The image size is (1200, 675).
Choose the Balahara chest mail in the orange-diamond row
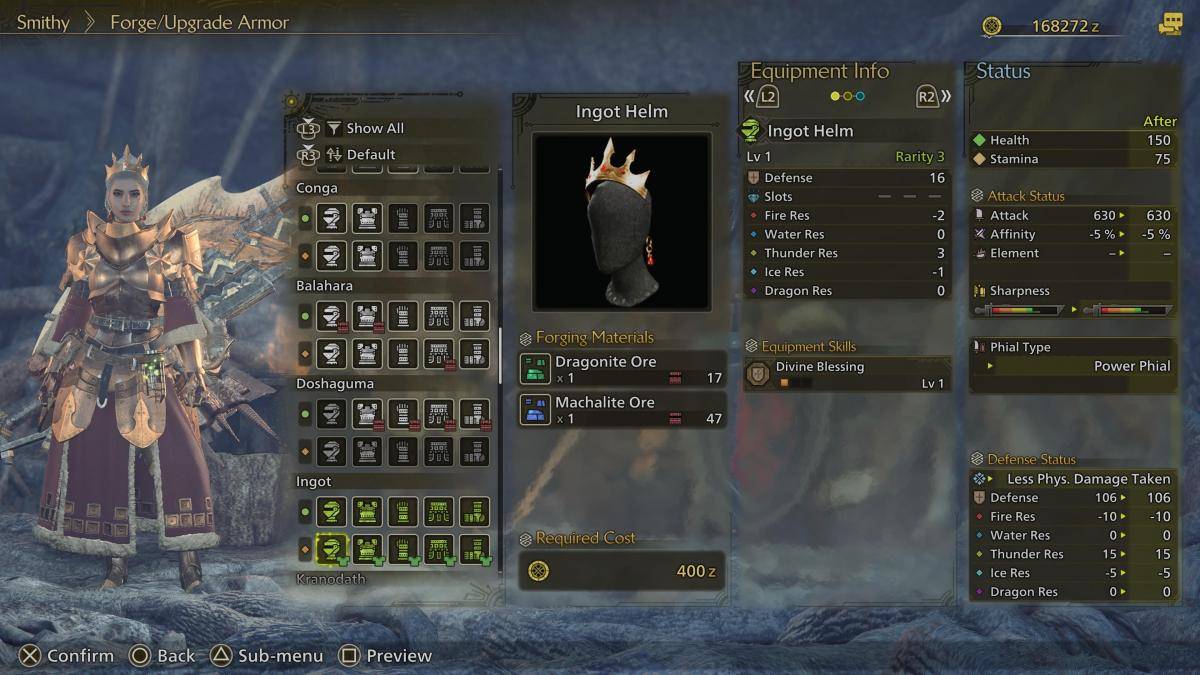pos(367,353)
